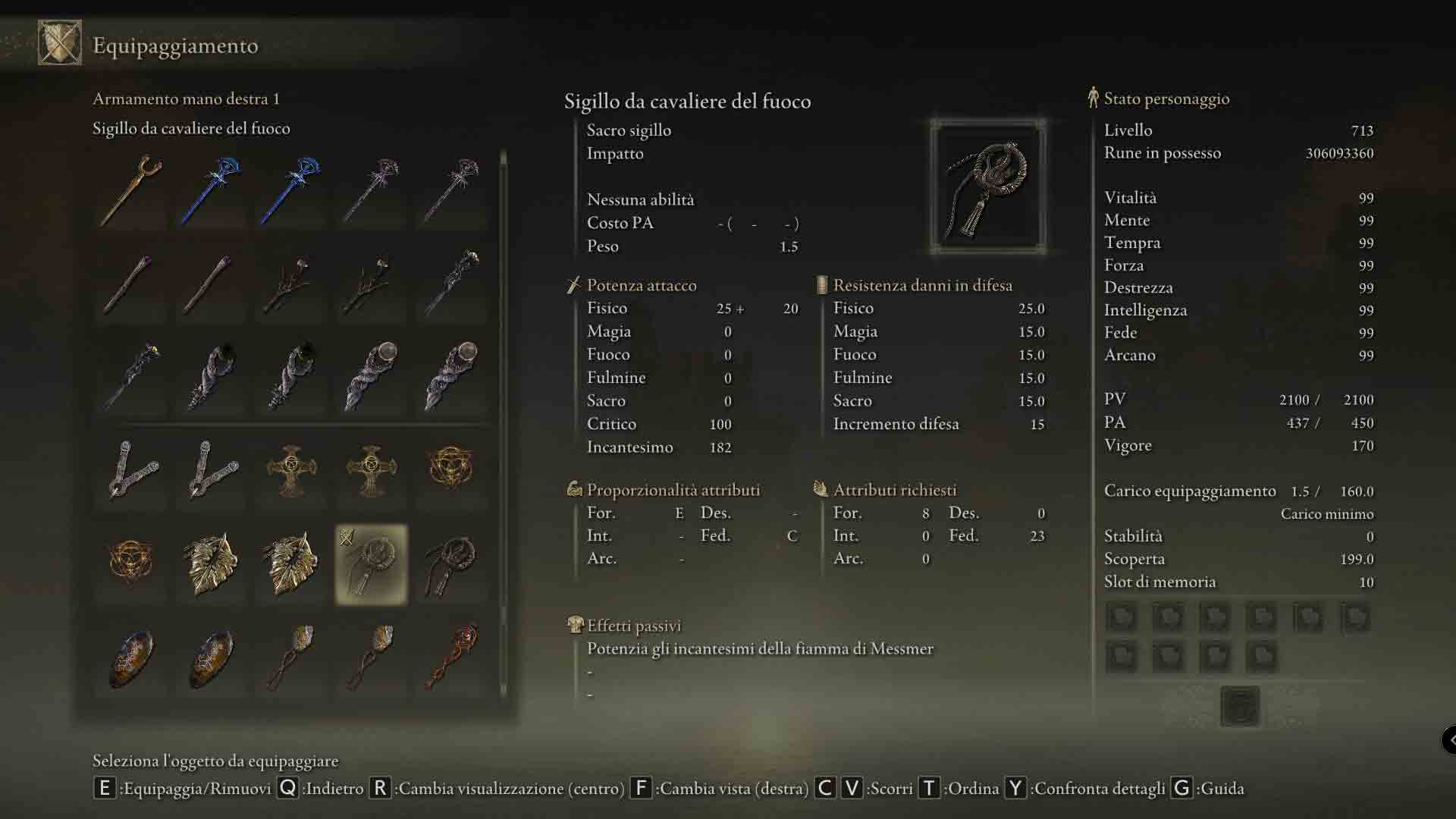Open the collapsed overlay arrow at screen edge
This screenshot has width=1456, height=819.
(x=1449, y=739)
